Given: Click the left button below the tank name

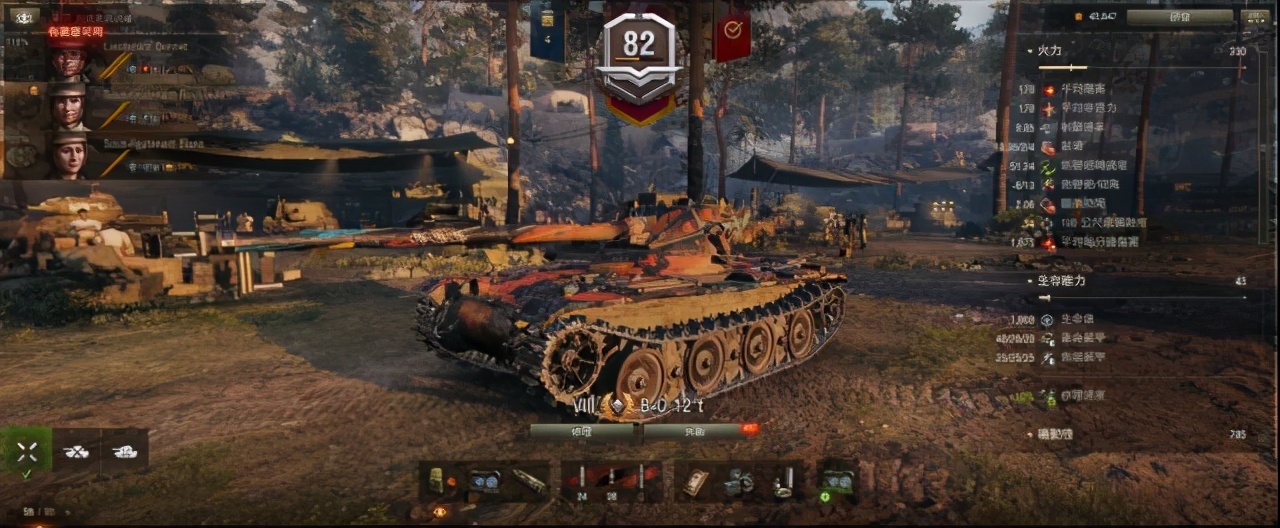Looking at the screenshot, I should coord(581,431).
